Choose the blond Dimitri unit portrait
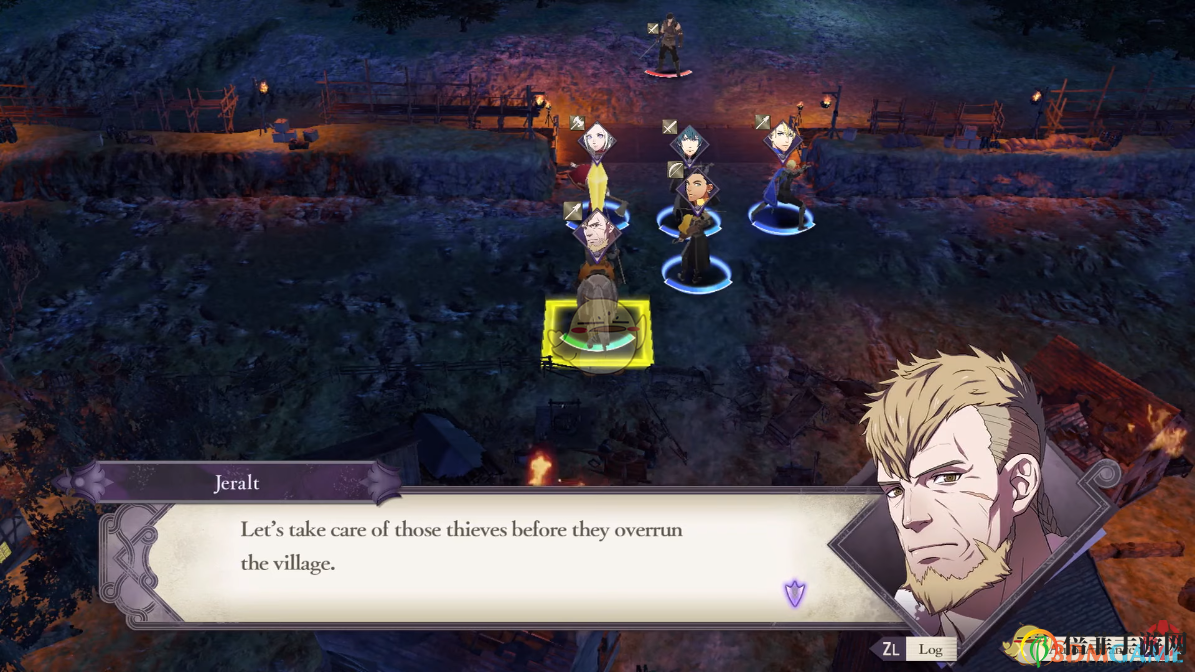Viewport: 1195px width, 672px height. [x=781, y=138]
